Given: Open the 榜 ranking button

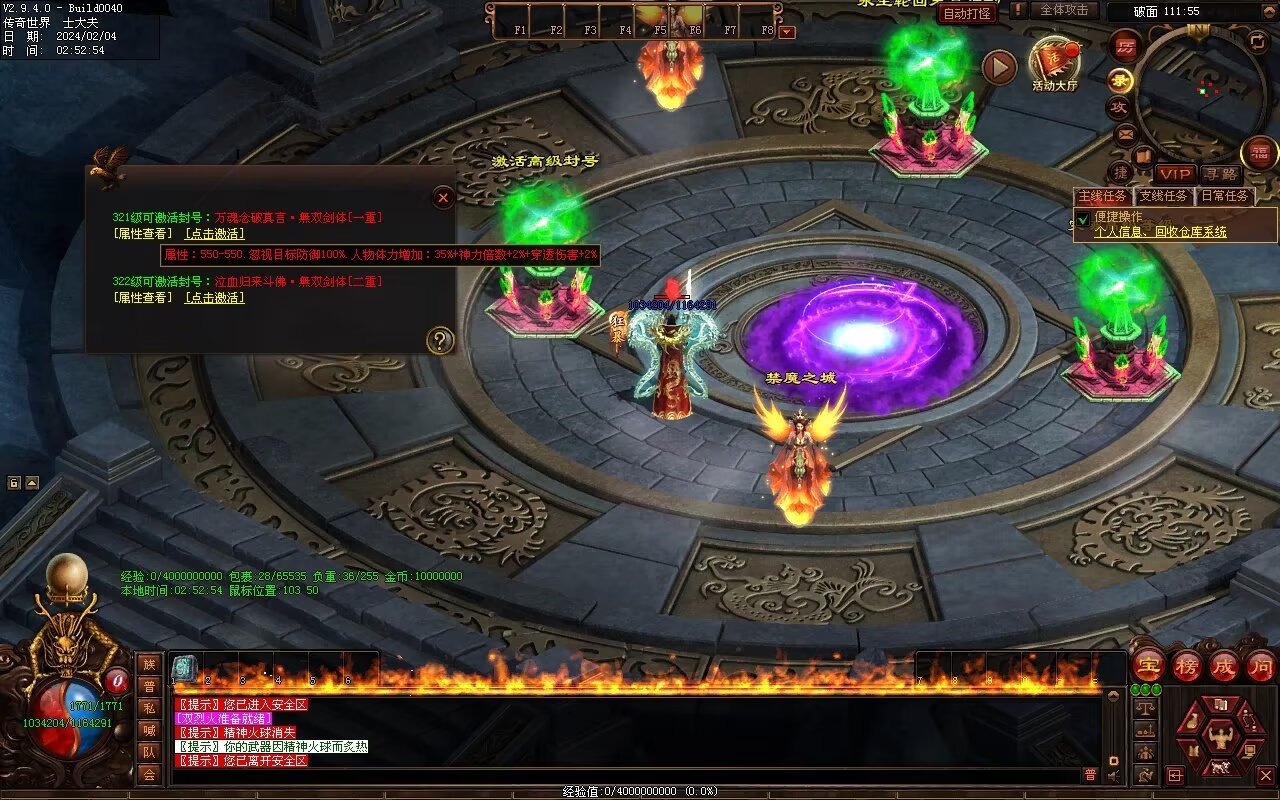Looking at the screenshot, I should [x=1187, y=664].
